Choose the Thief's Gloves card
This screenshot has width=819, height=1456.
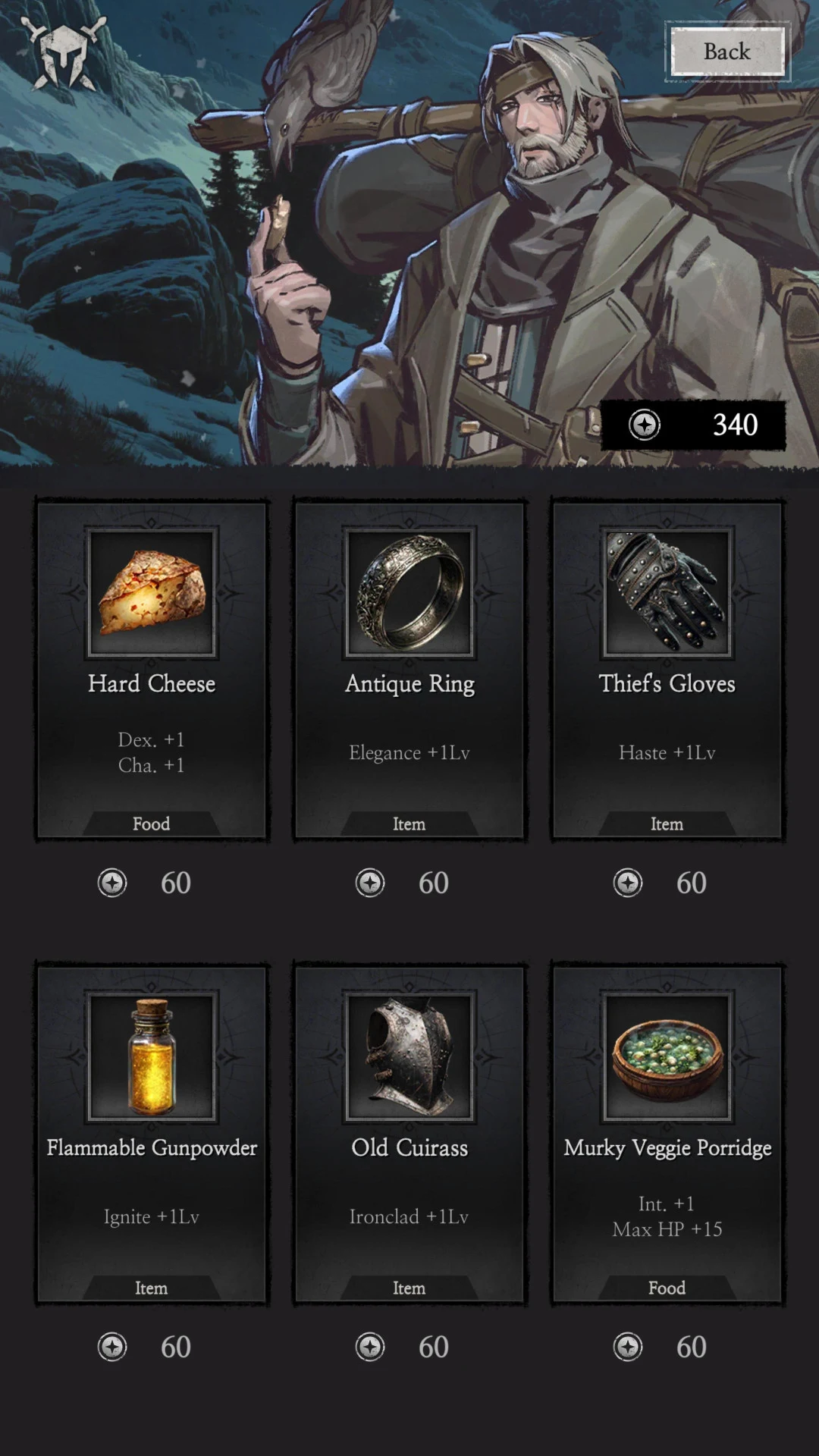click(x=667, y=669)
